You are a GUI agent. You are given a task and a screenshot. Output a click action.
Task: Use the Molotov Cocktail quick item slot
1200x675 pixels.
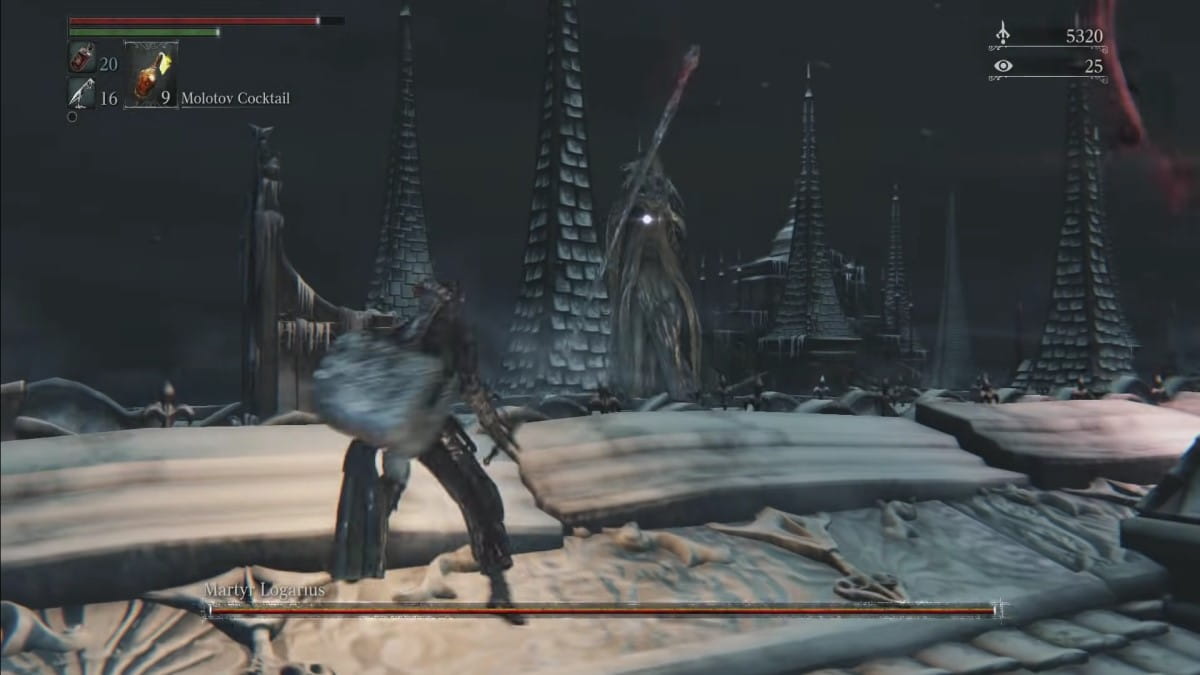coord(151,75)
